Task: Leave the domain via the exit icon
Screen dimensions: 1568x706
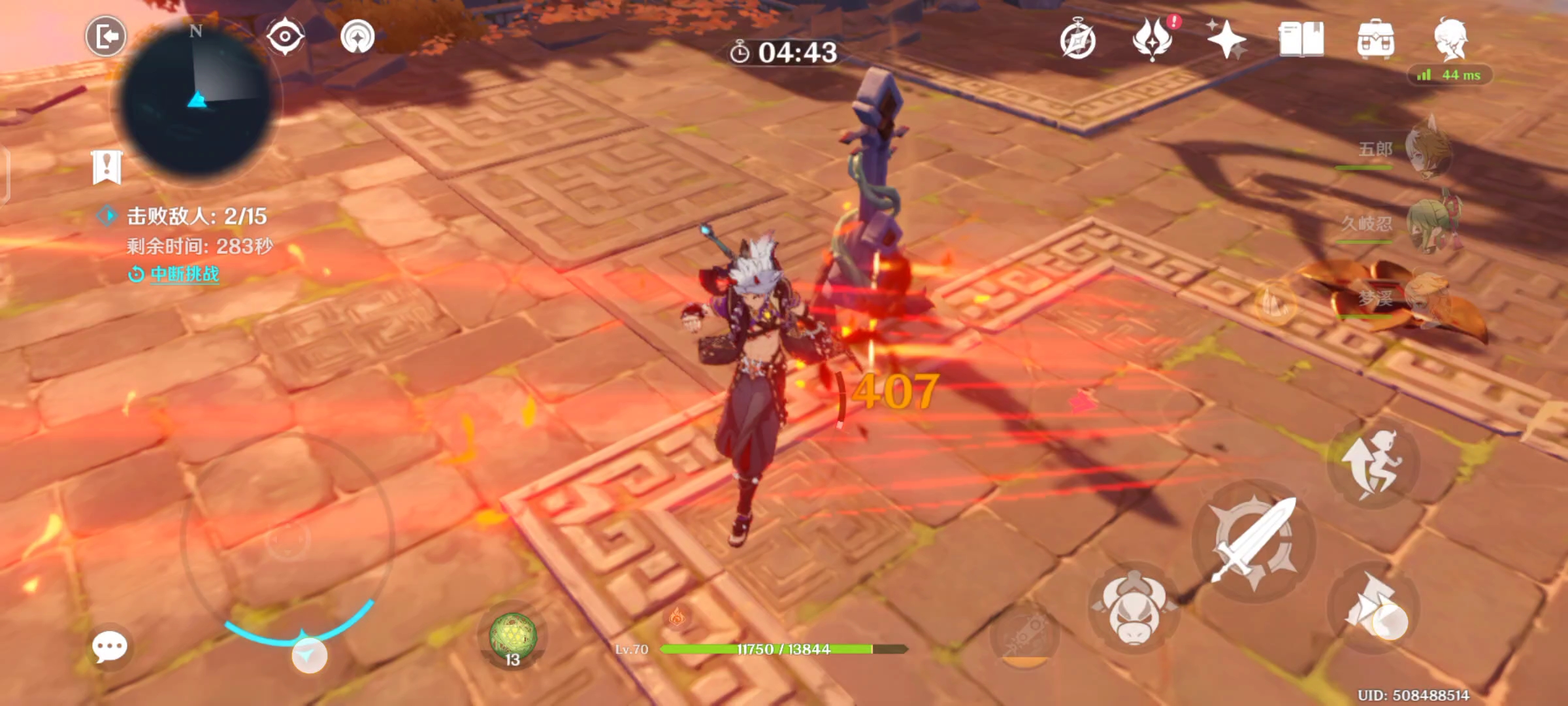Action: click(106, 36)
